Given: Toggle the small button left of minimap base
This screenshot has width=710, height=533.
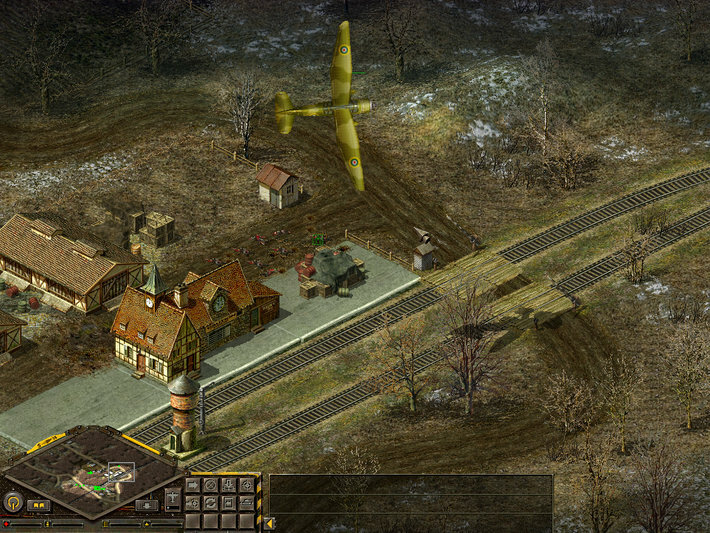Looking at the screenshot, I should [38, 505].
